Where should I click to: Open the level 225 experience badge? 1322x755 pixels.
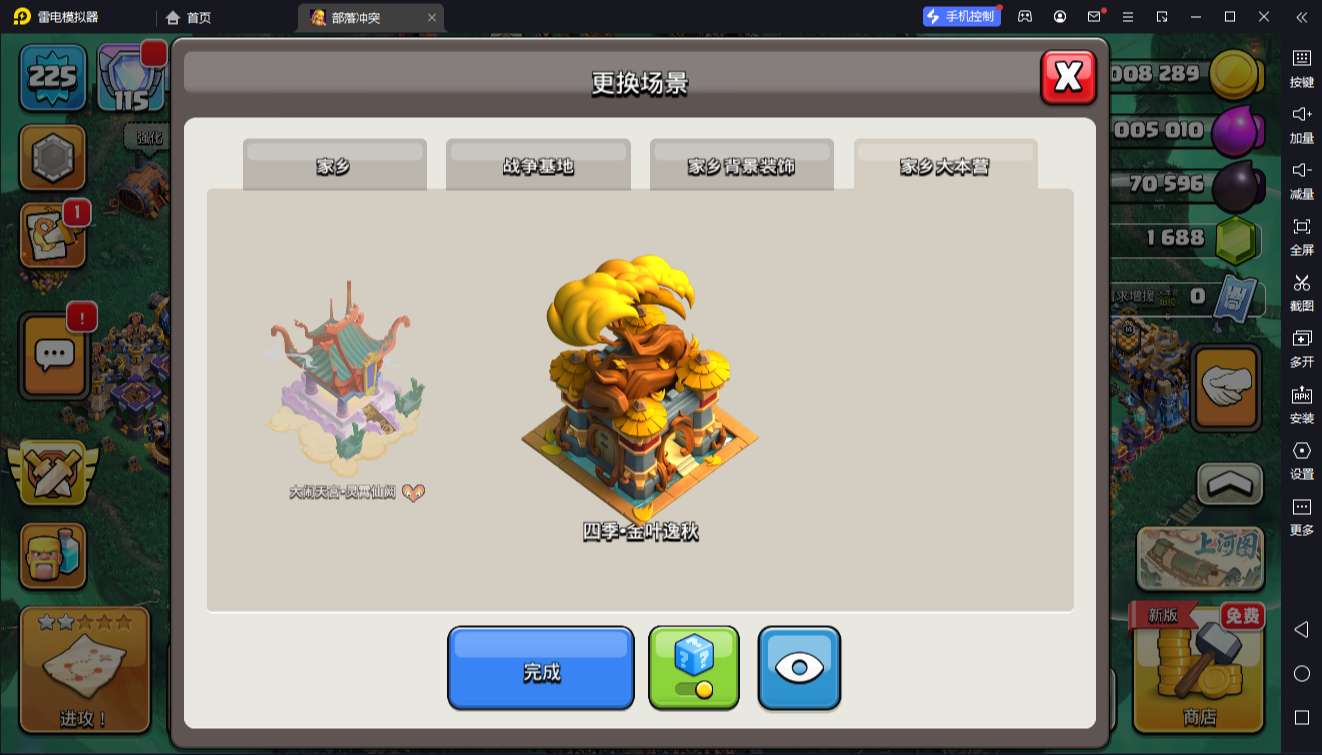[x=52, y=77]
